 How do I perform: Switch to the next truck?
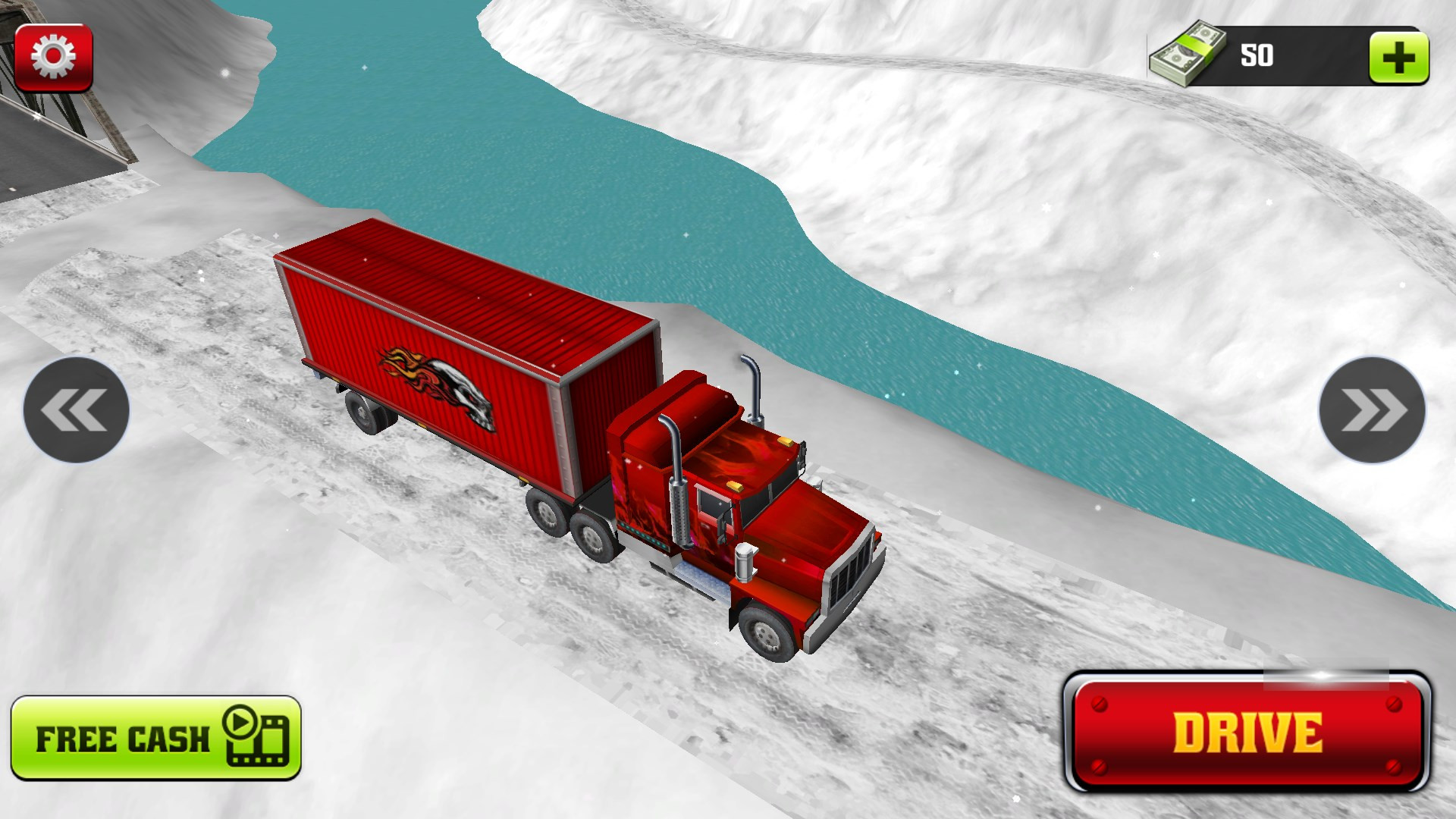(1373, 410)
